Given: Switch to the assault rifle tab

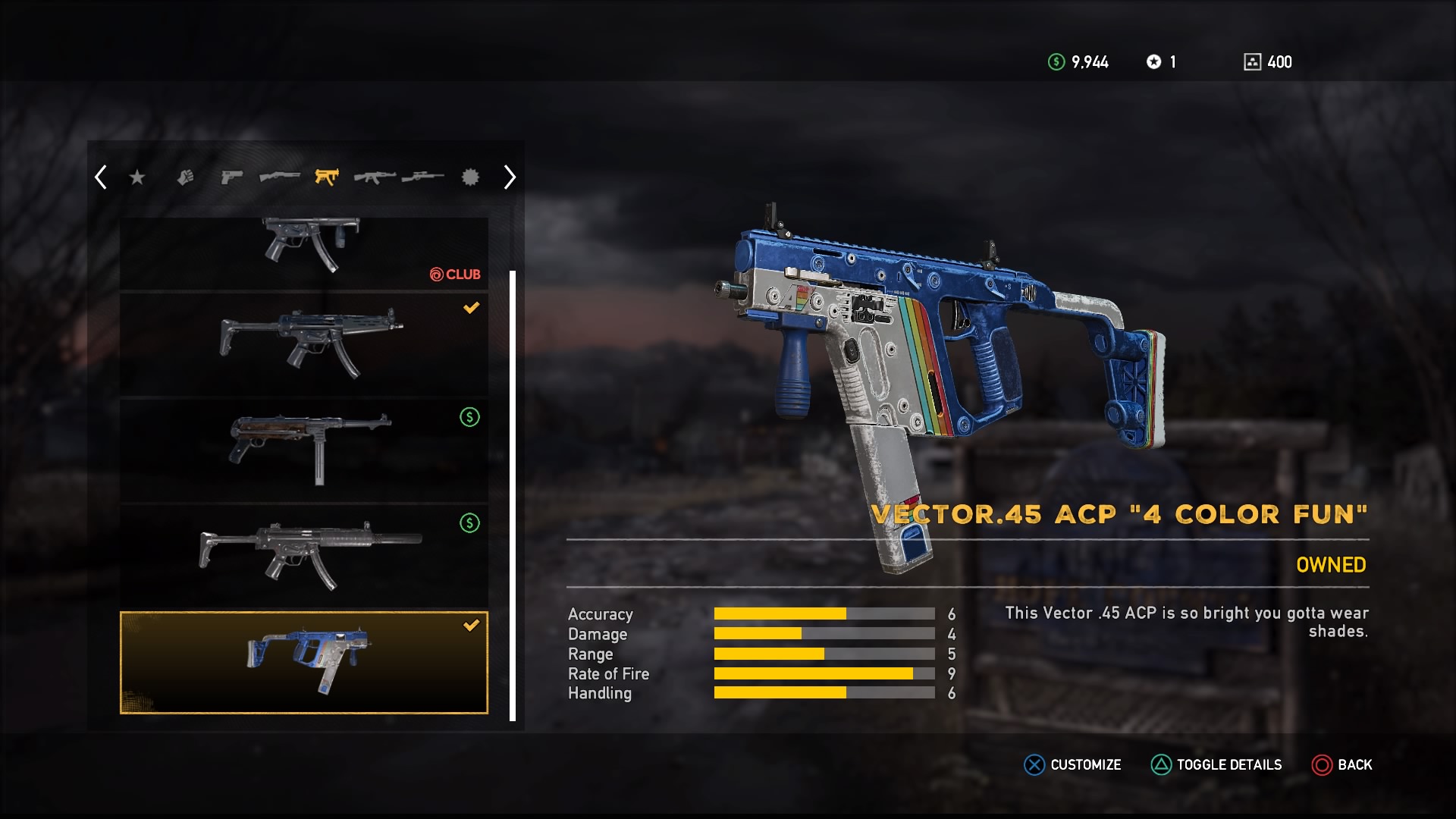Looking at the screenshot, I should (x=375, y=177).
